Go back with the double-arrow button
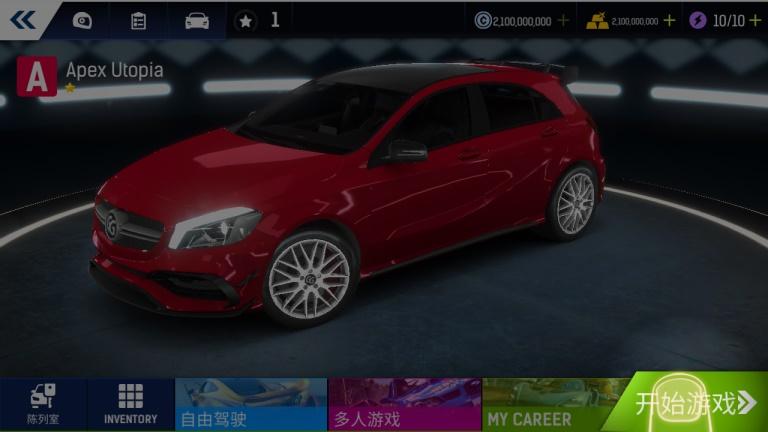Image resolution: width=768 pixels, height=432 pixels. point(22,19)
